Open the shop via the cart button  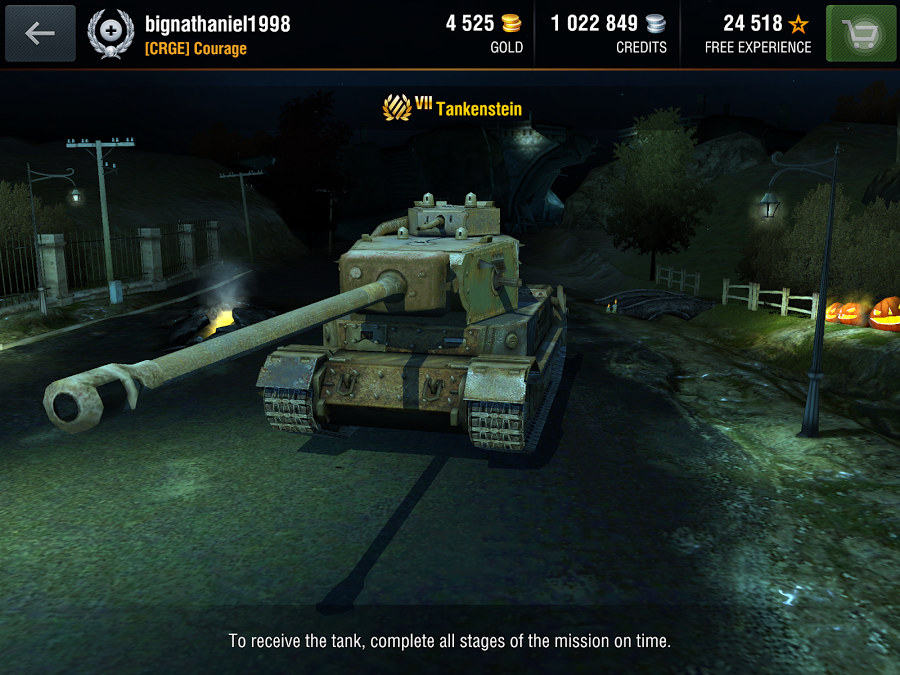860,33
